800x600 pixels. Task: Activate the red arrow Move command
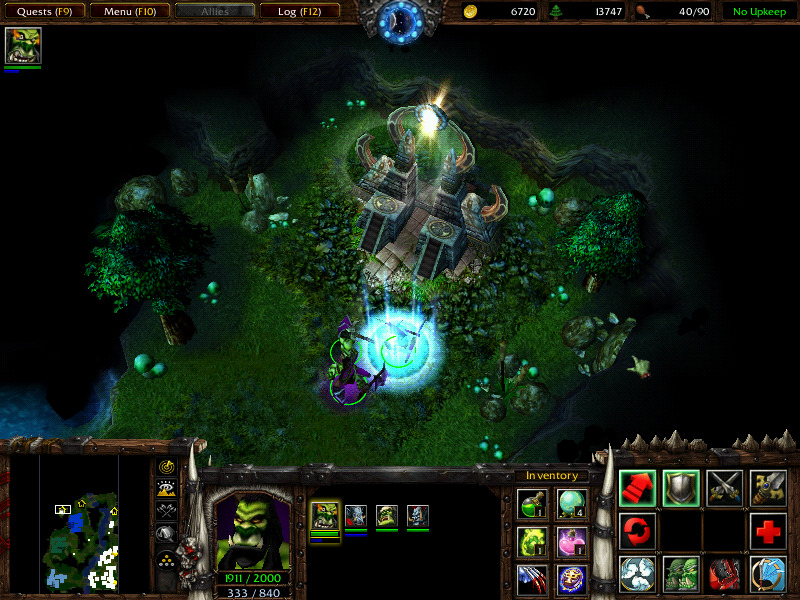637,487
